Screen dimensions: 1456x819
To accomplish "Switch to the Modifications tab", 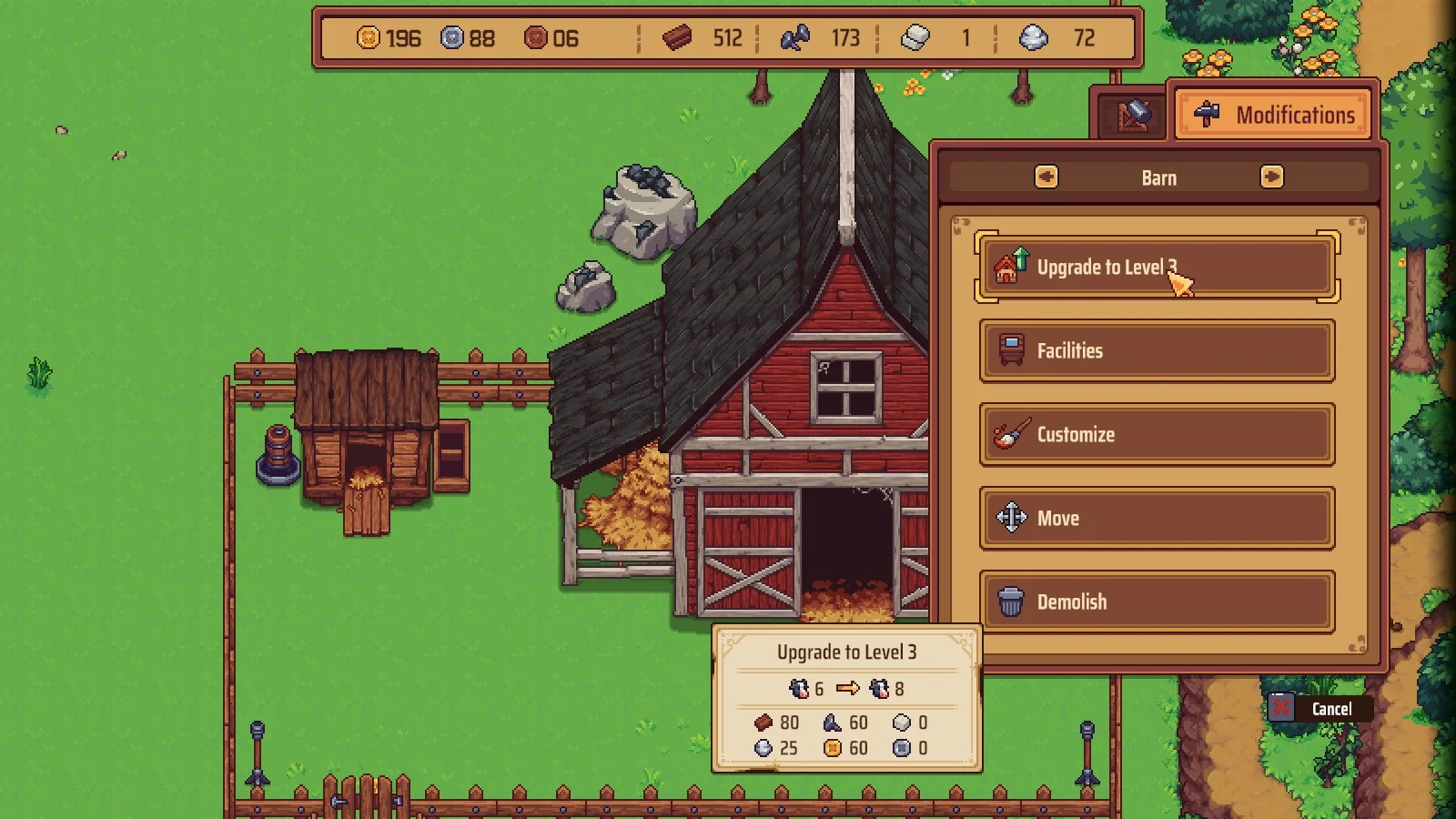I will (x=1275, y=115).
